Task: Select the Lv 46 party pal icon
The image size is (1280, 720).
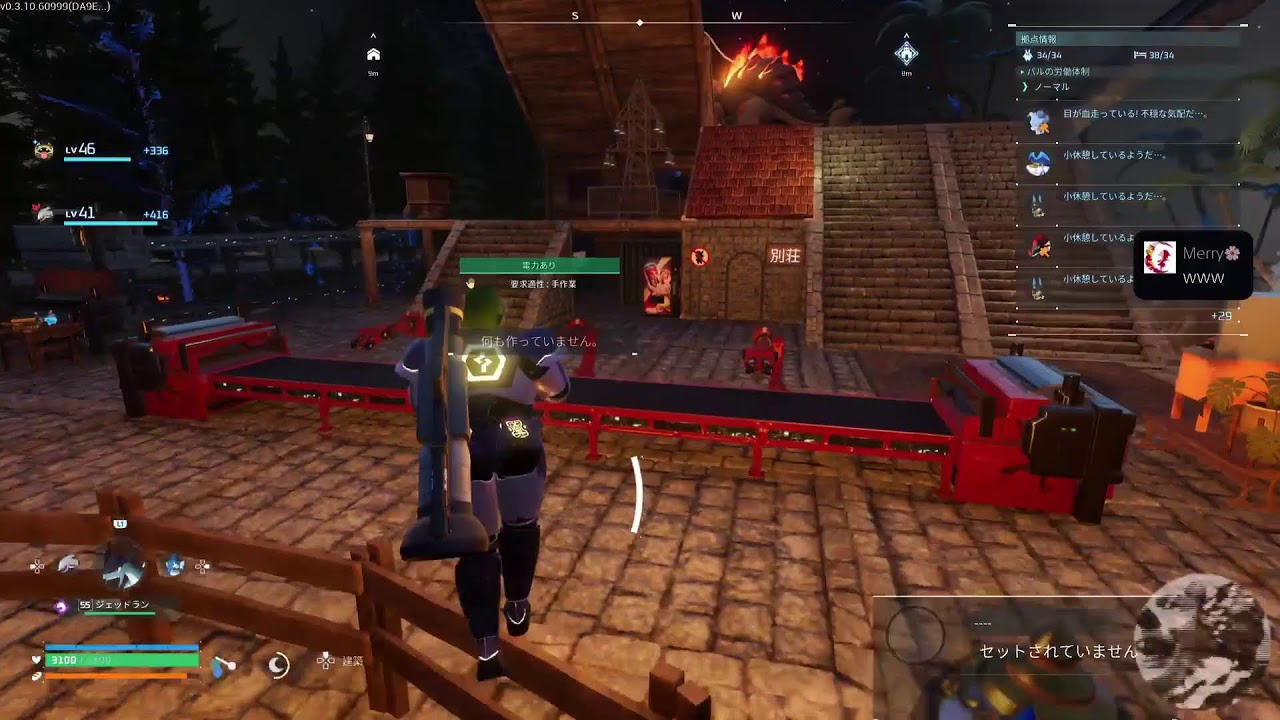Action: coord(44,151)
